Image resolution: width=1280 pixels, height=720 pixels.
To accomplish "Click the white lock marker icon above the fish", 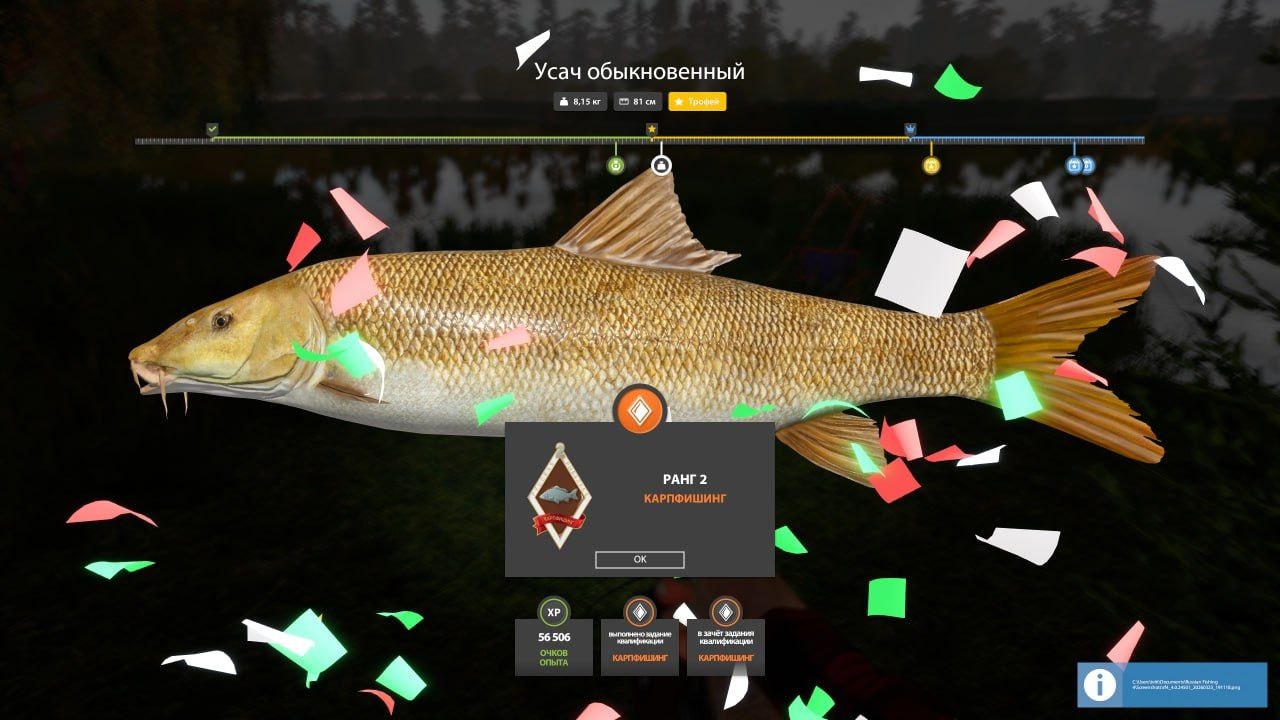I will click(660, 166).
